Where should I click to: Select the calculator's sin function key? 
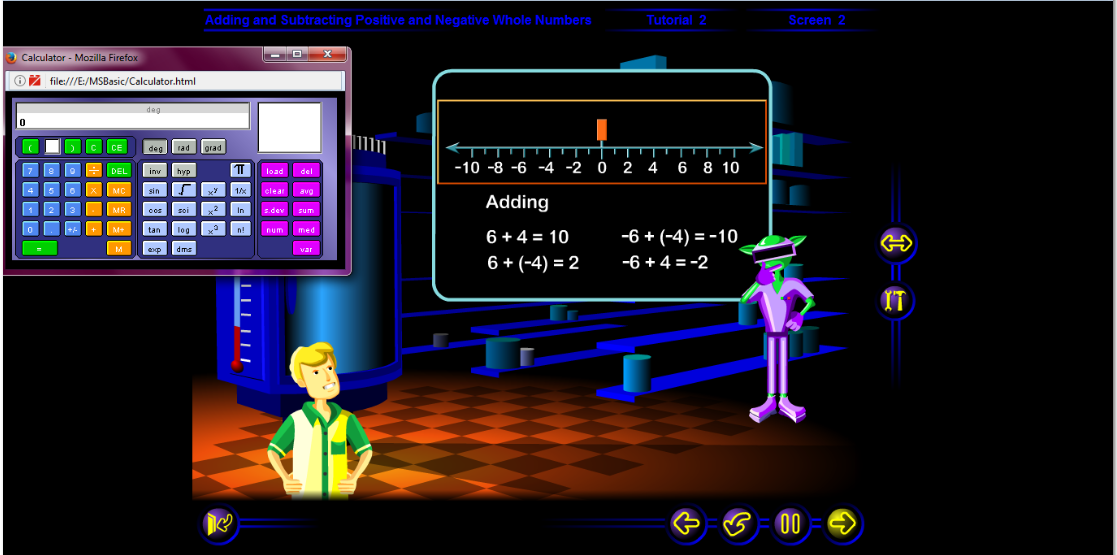coord(153,190)
